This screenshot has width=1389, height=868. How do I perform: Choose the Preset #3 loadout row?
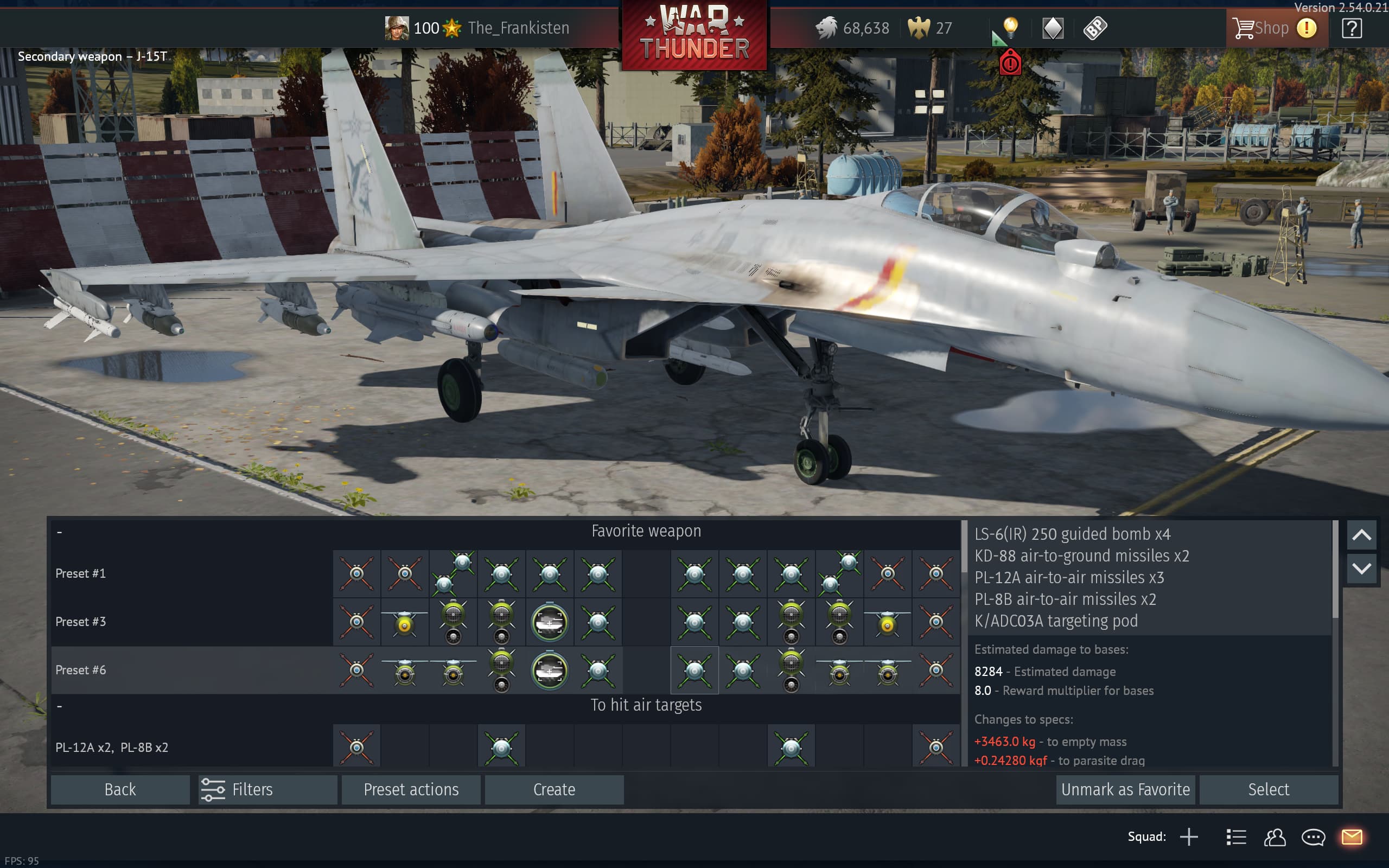[80, 622]
